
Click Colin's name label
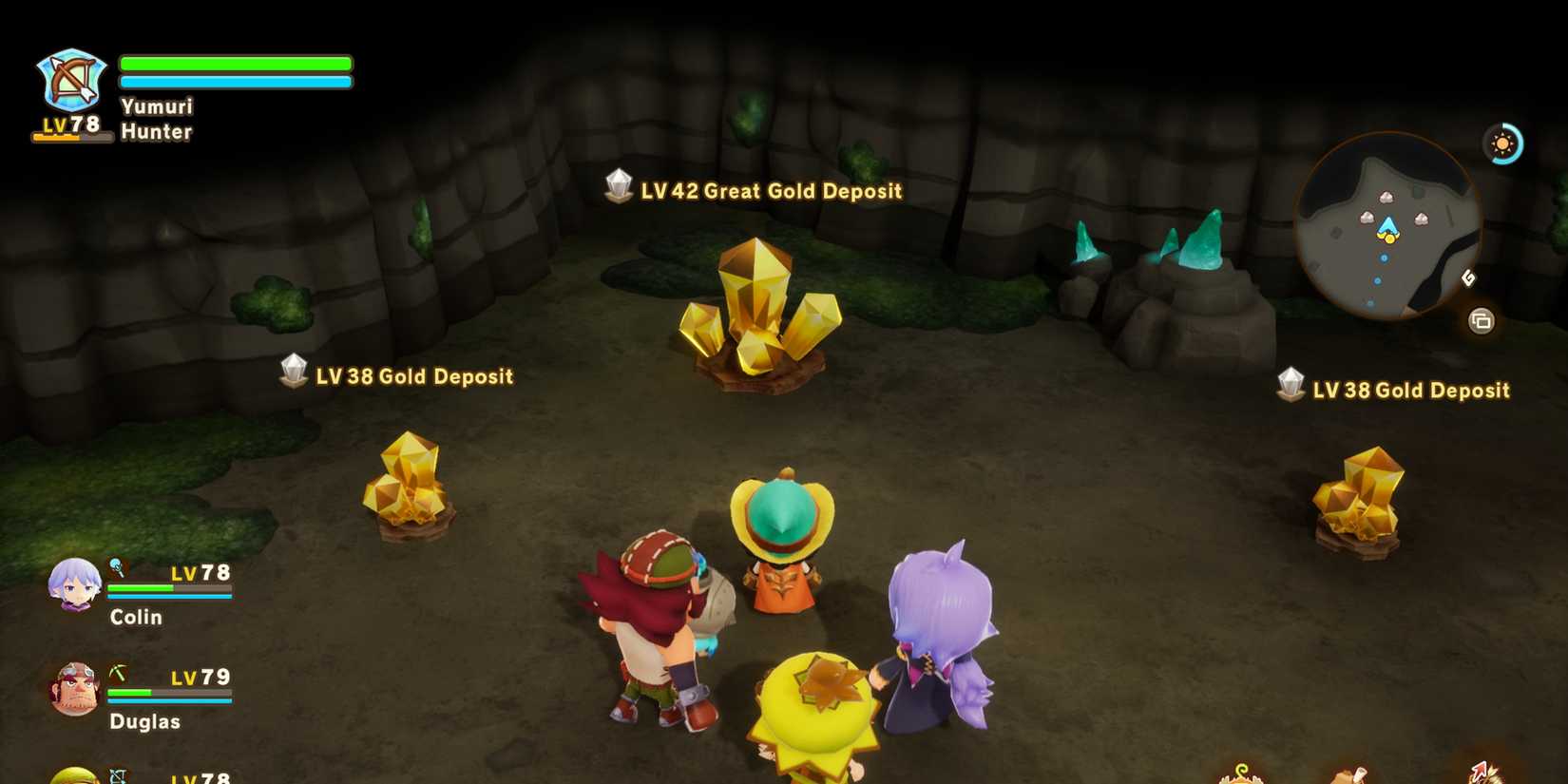[x=135, y=617]
